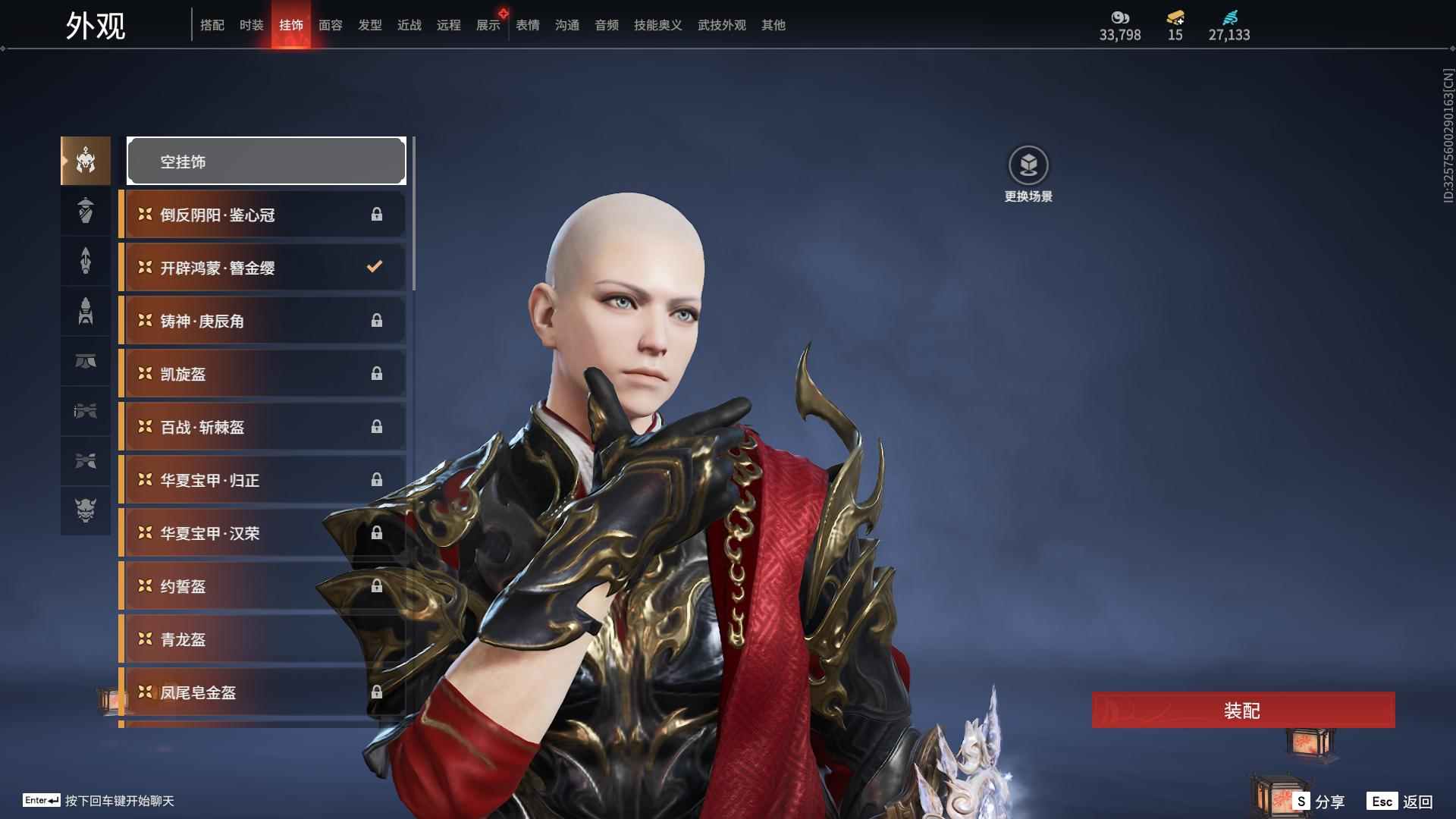Viewport: 1456px width, 819px height.
Task: Pick the 铸神·庚辰角 accessory
Action: pyautogui.click(x=262, y=321)
